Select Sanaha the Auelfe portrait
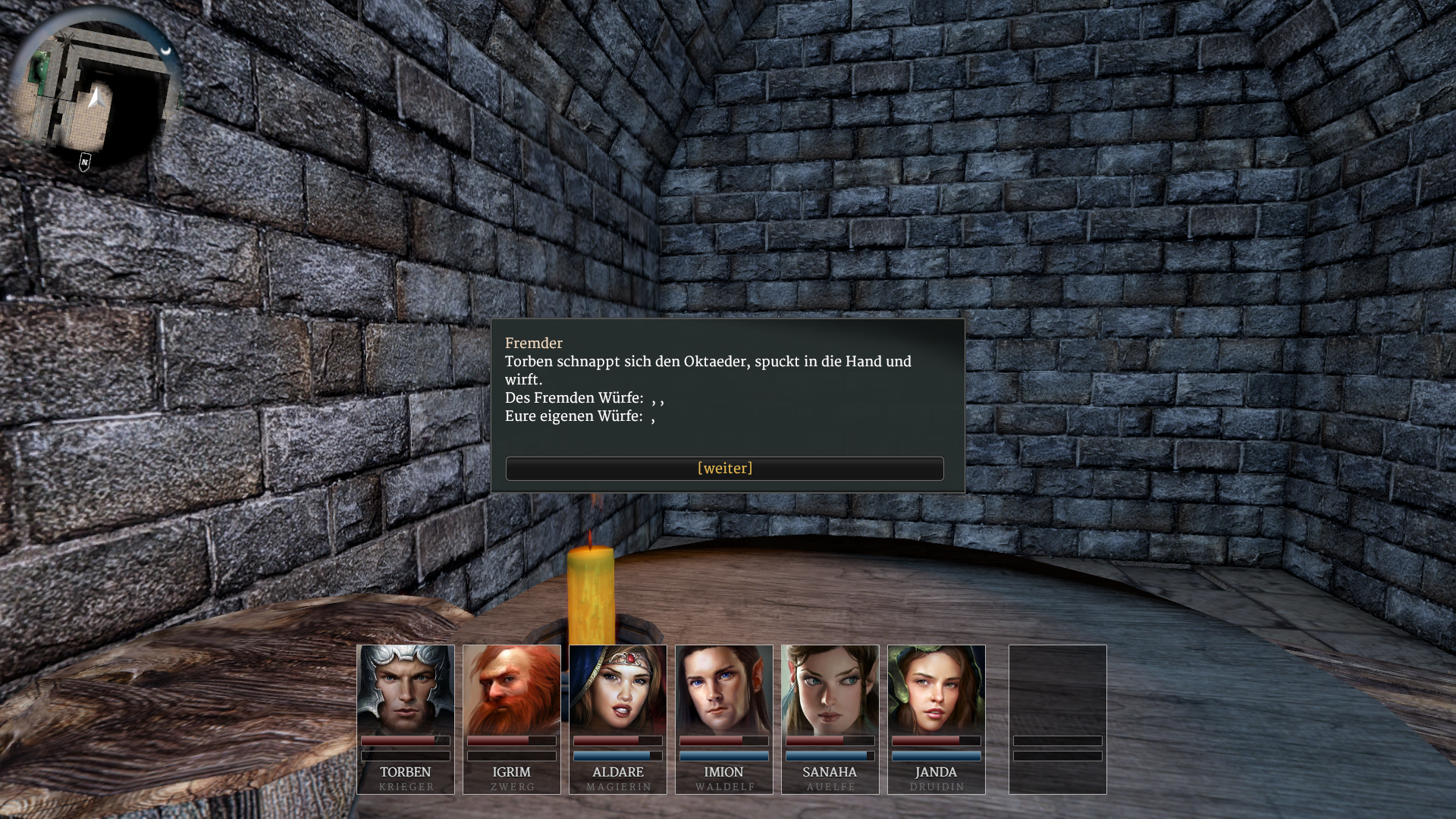 click(x=830, y=690)
